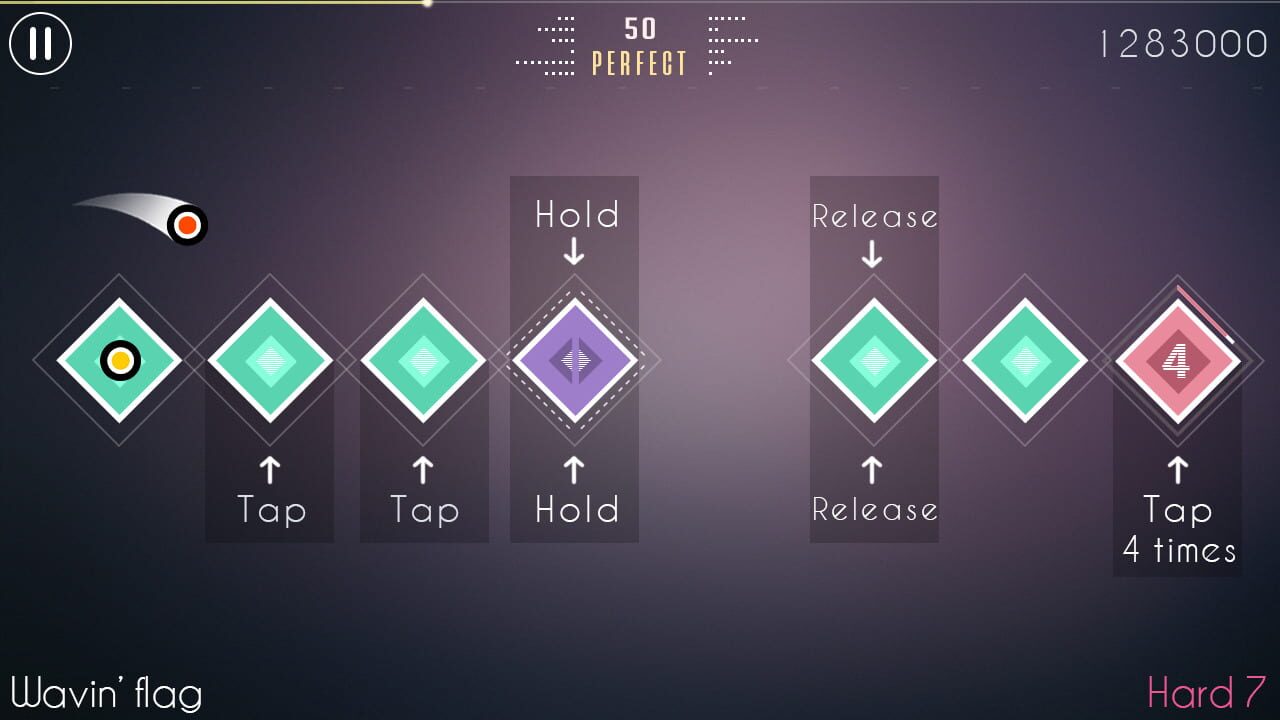Viewport: 1280px width, 720px height.
Task: Click the teal Release note diamond
Action: point(874,360)
